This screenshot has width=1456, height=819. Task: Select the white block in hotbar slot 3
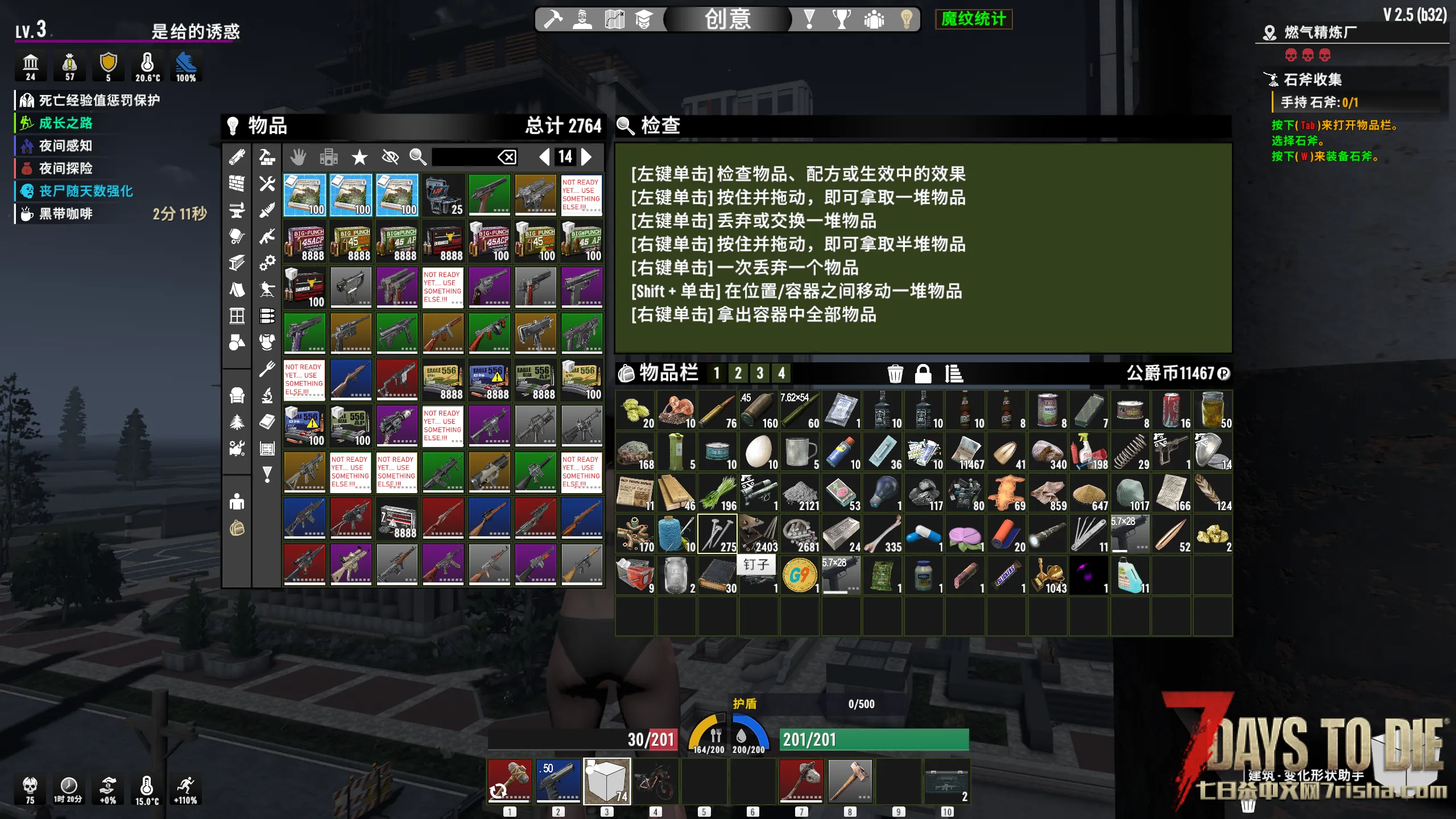point(607,780)
